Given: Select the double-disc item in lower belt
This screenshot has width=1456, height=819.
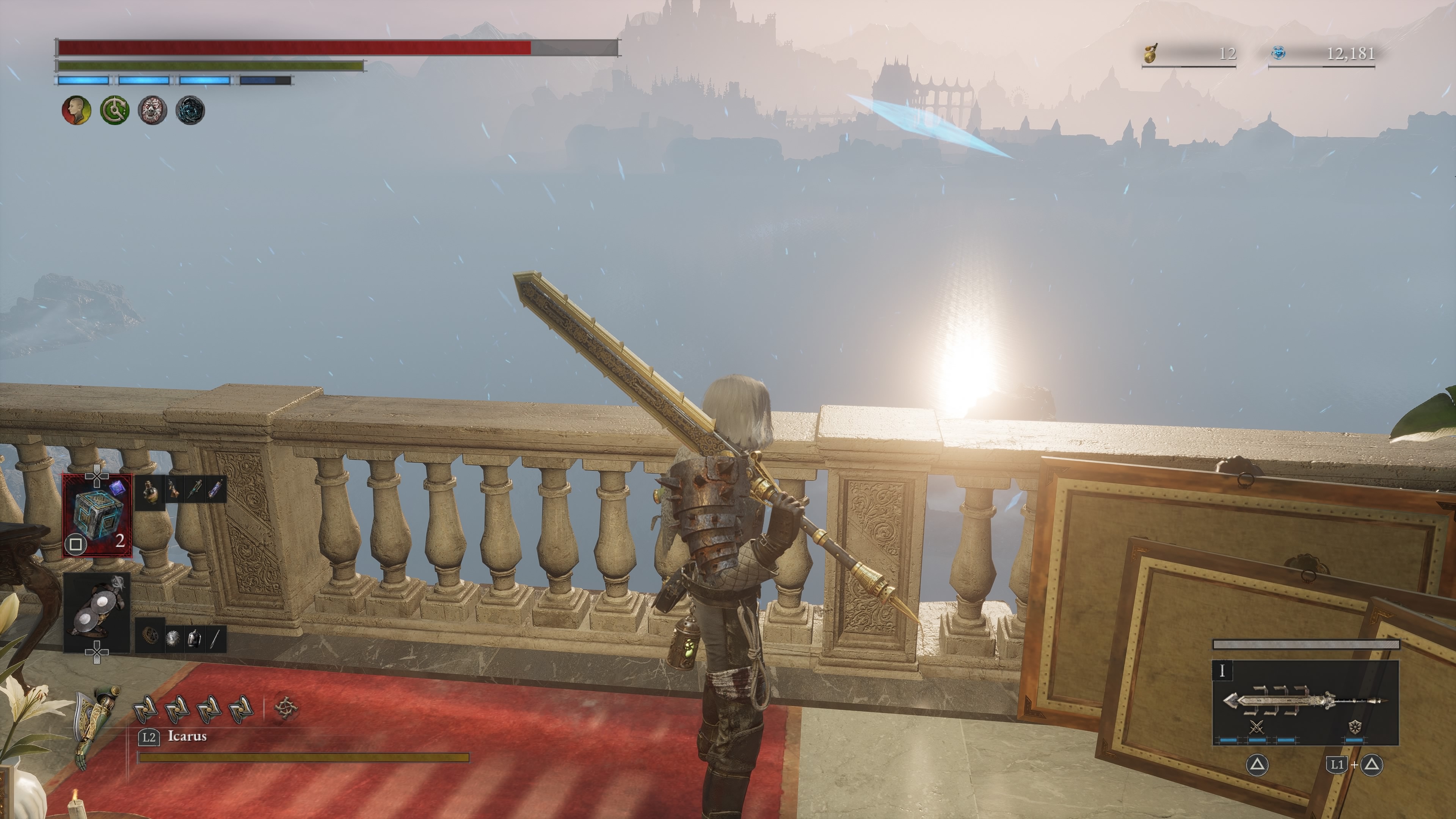Looking at the screenshot, I should click(97, 612).
